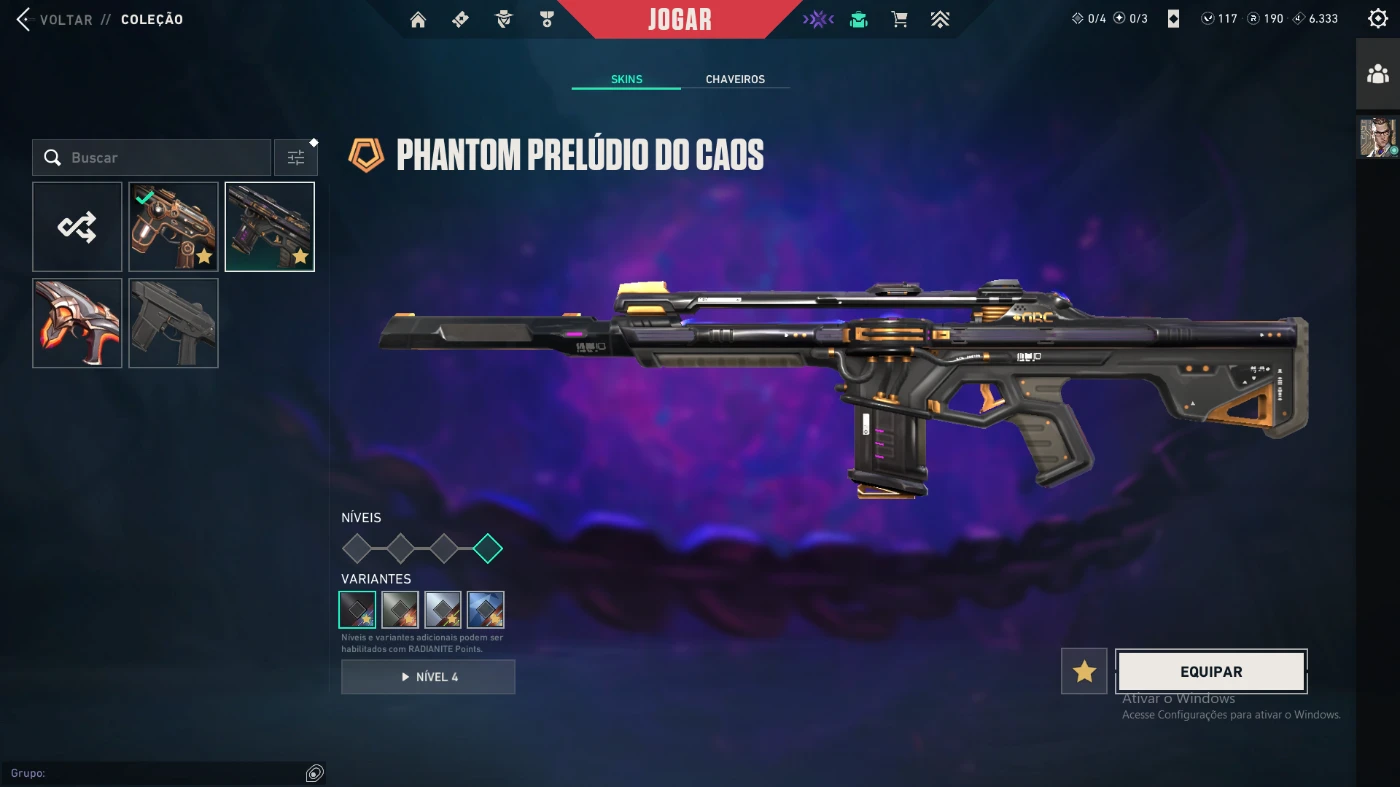Play the Nível 4 preview video
This screenshot has height=787, width=1400.
point(428,677)
